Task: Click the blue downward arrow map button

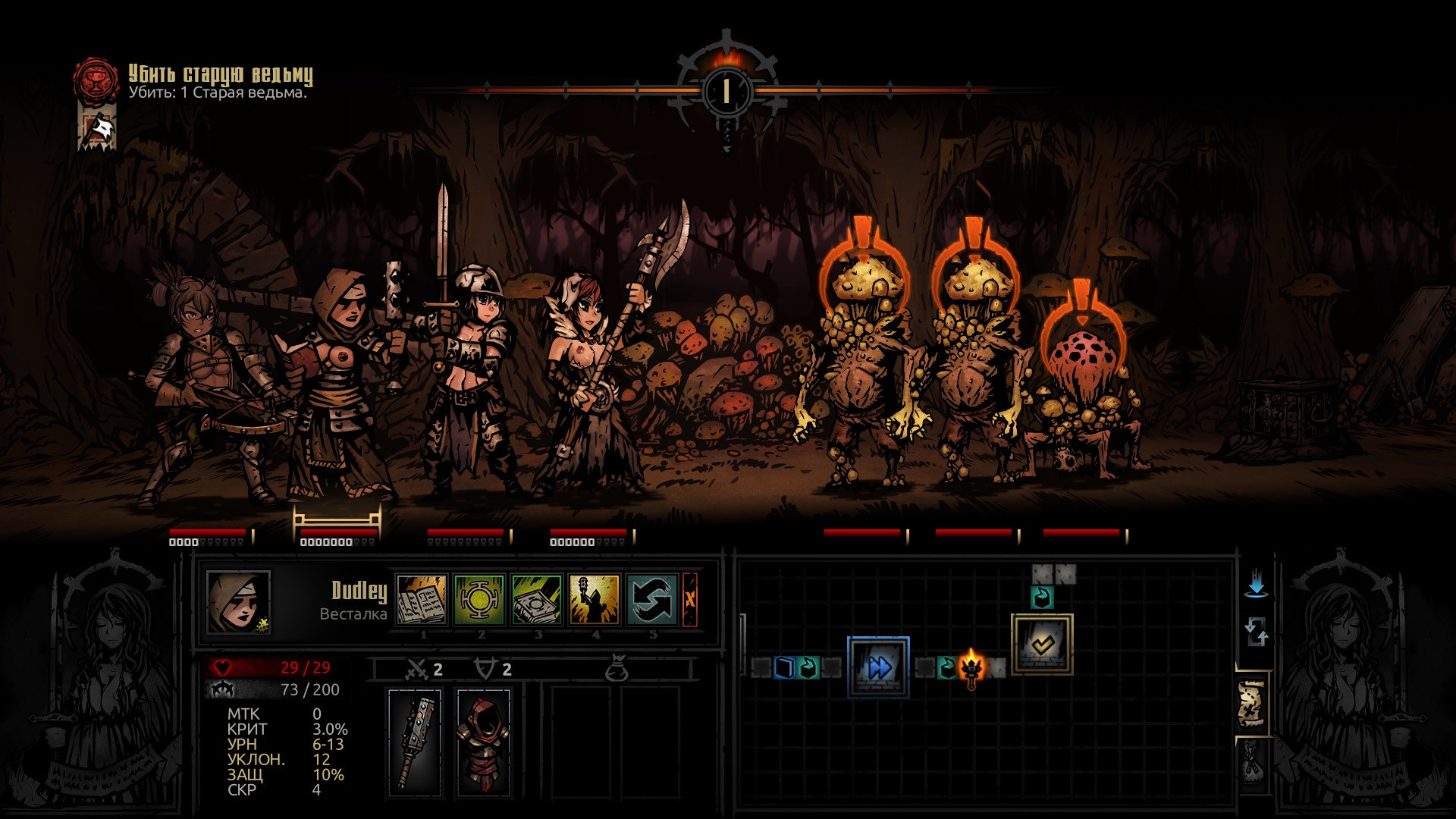Action: coord(1256,585)
